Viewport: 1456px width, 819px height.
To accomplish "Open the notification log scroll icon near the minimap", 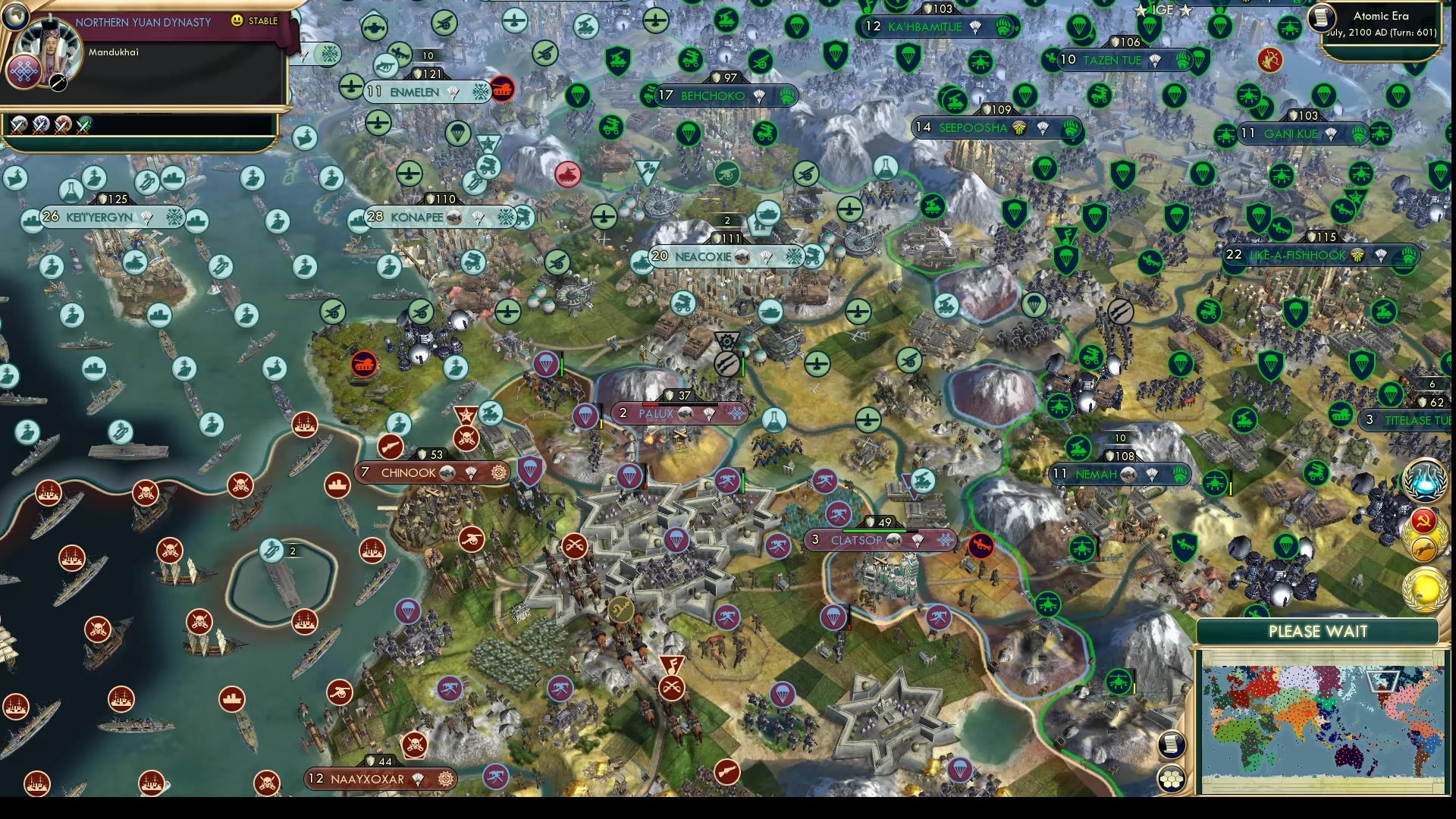I will (x=1171, y=744).
